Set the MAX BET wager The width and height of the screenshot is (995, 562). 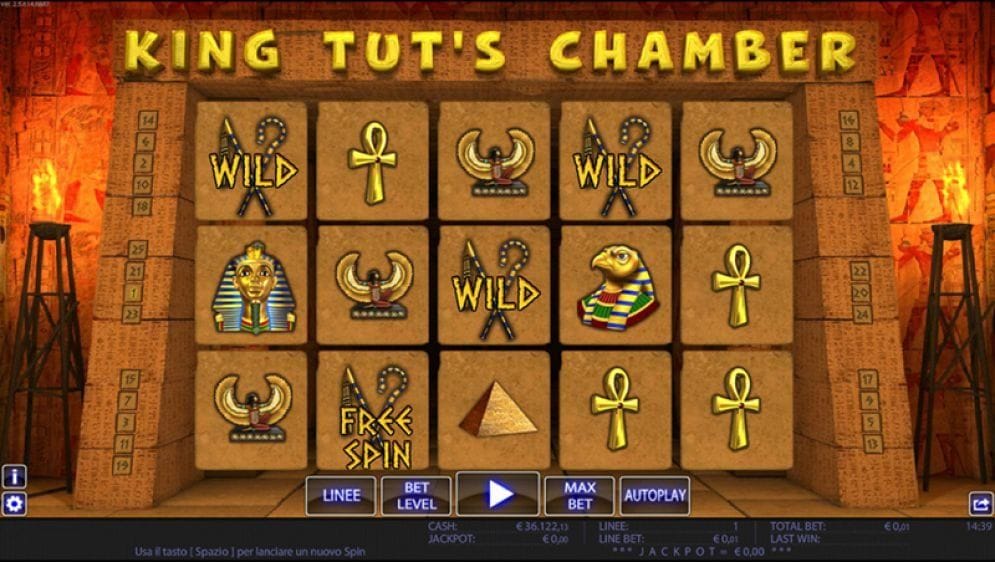coord(579,495)
